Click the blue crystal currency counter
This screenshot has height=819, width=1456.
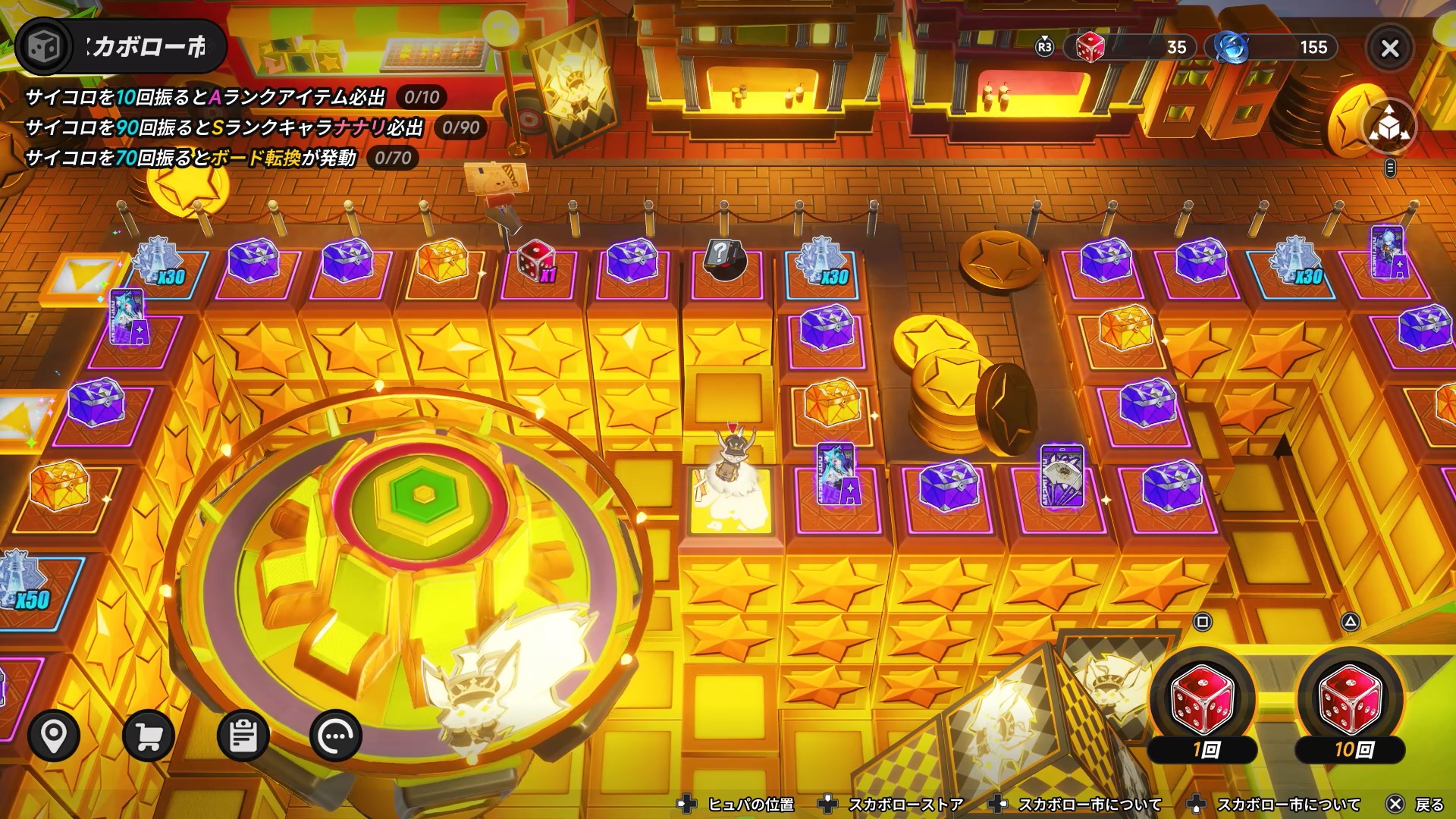click(x=1274, y=48)
